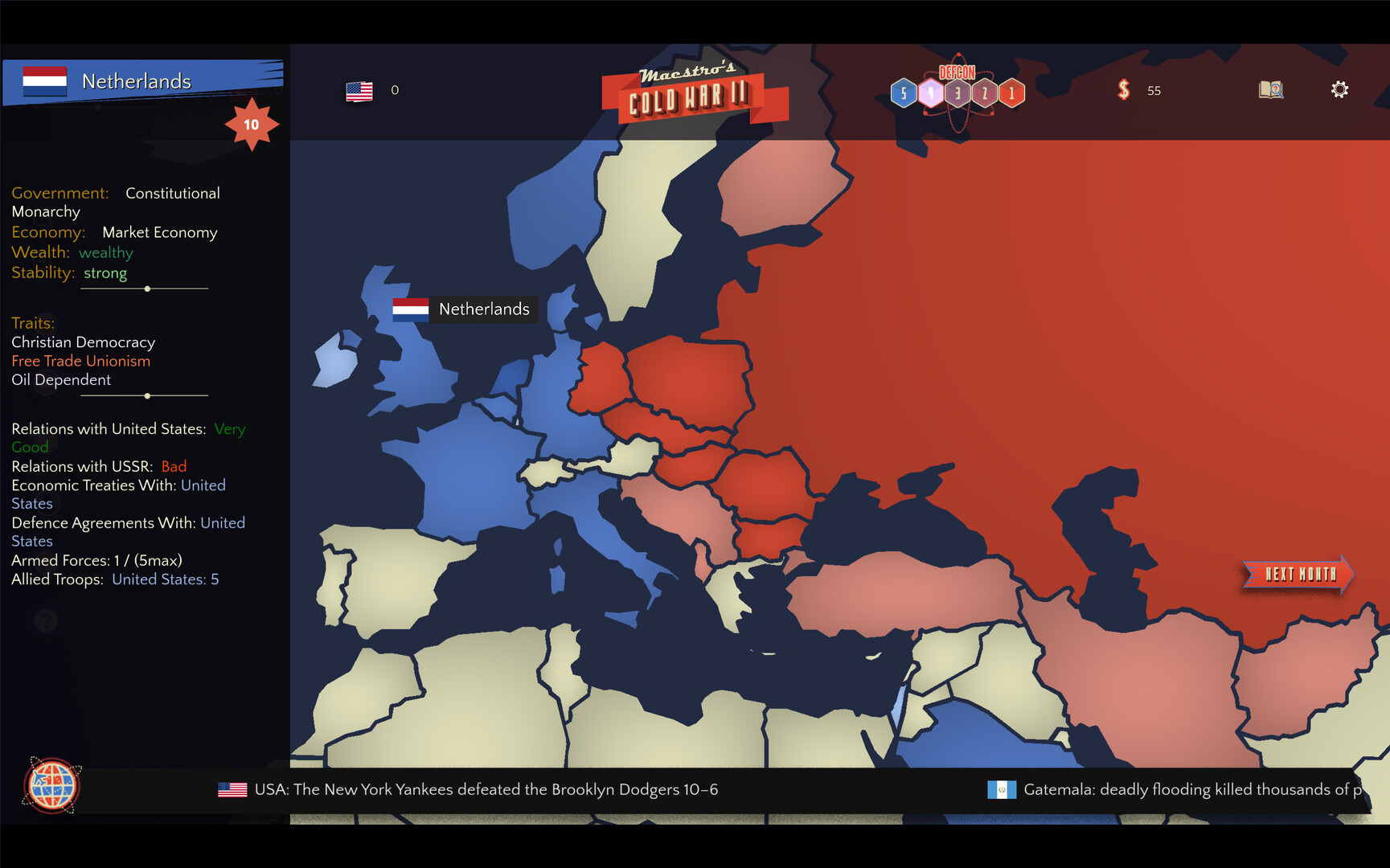Open the settings gear menu
Image resolution: width=1390 pixels, height=868 pixels.
1339,90
